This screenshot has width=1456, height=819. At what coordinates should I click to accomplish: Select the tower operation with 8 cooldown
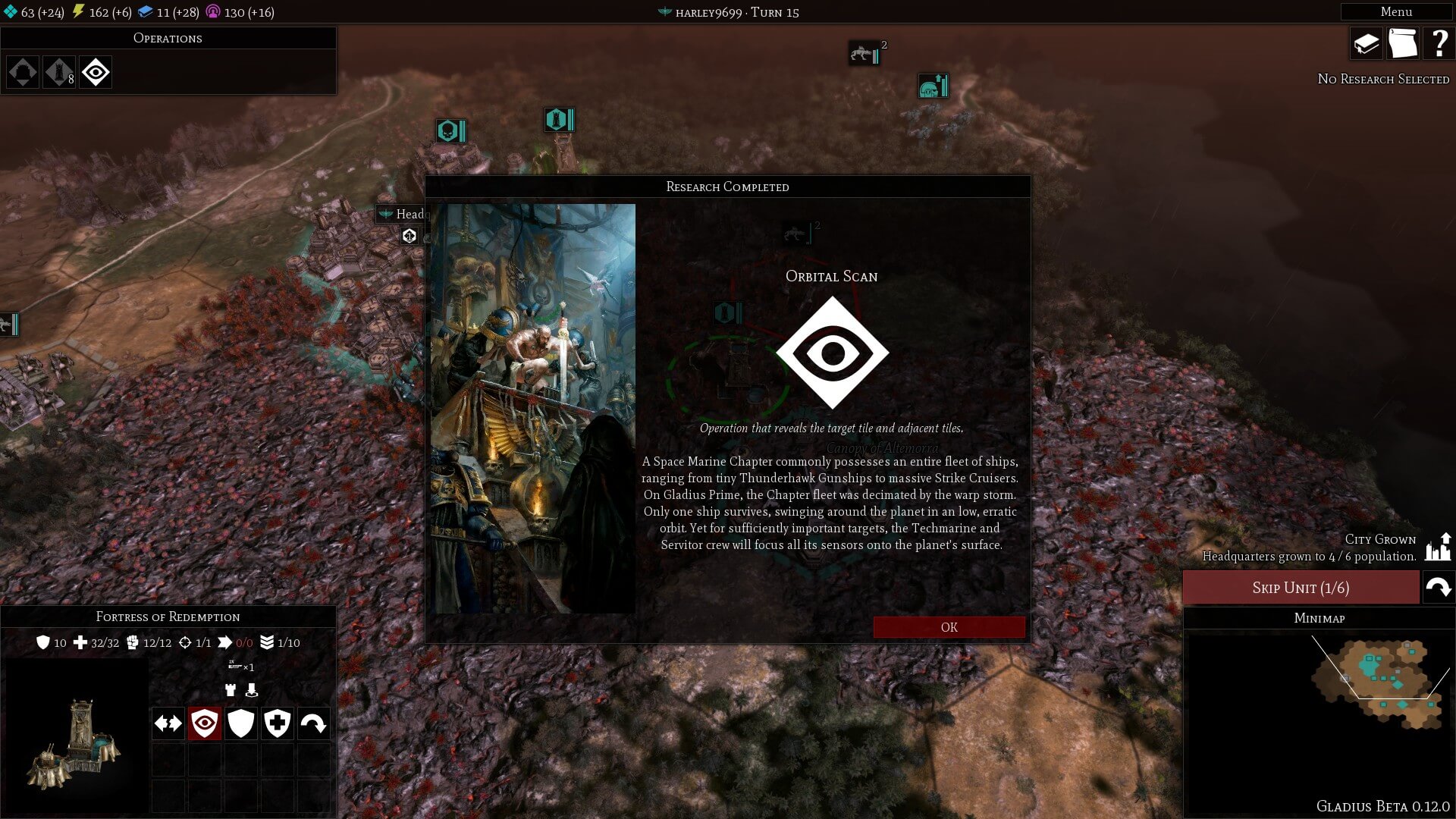pos(59,73)
